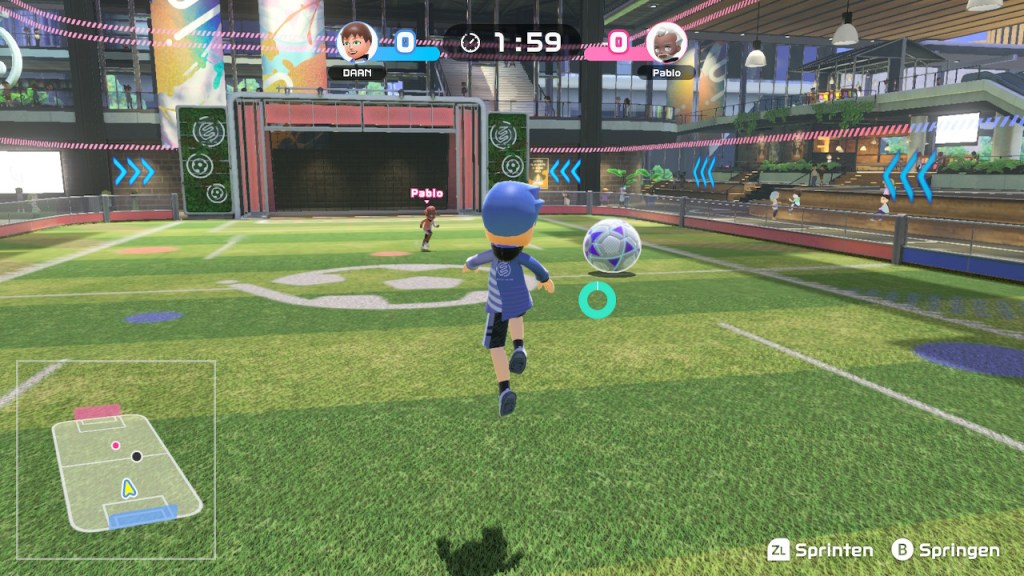Select DAAN's player avatar portrait
The image size is (1024, 576).
357,42
